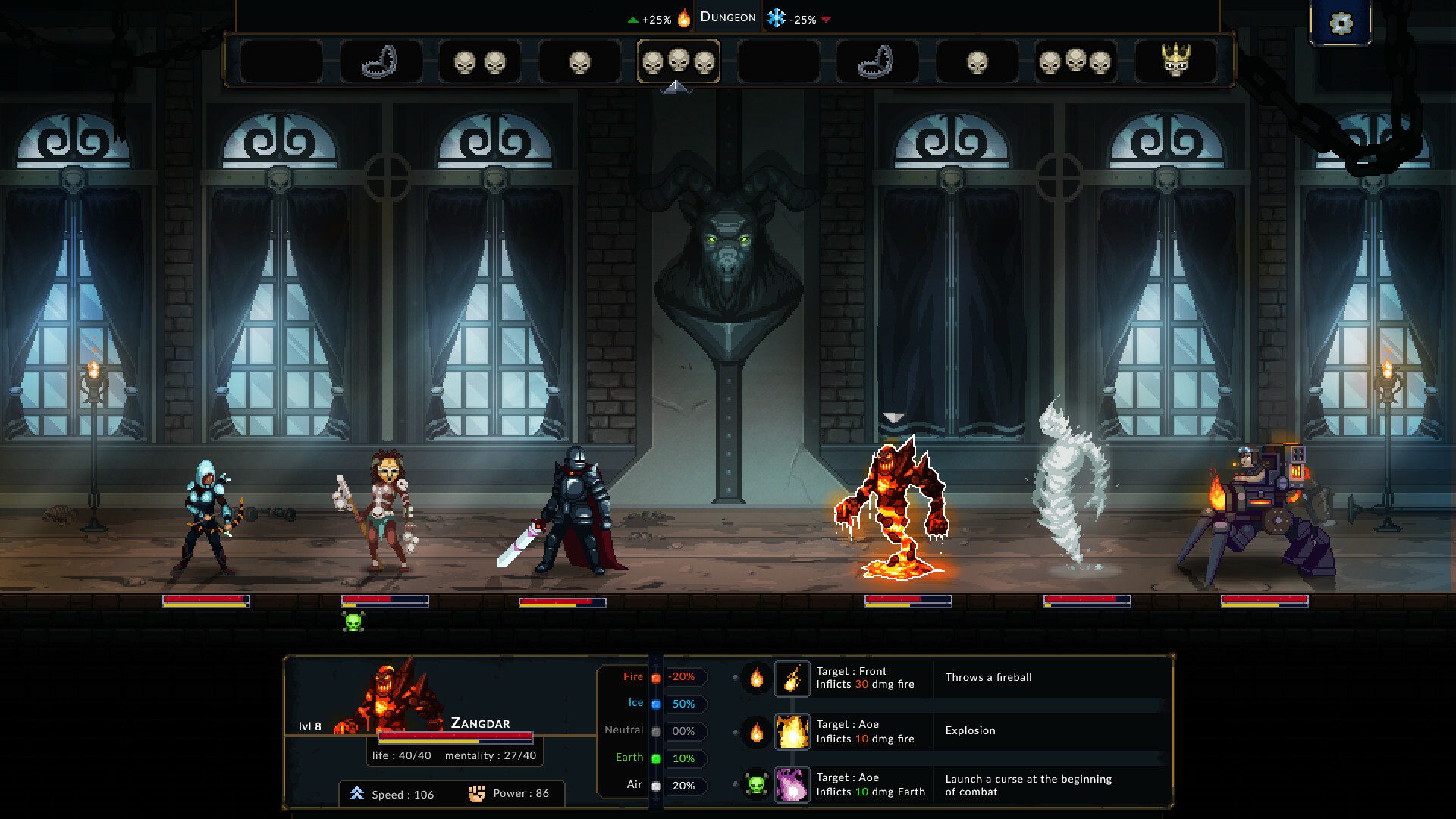Toggle the Ice element indicator dot
Viewport: 1456px width, 819px height.
pyautogui.click(x=655, y=703)
